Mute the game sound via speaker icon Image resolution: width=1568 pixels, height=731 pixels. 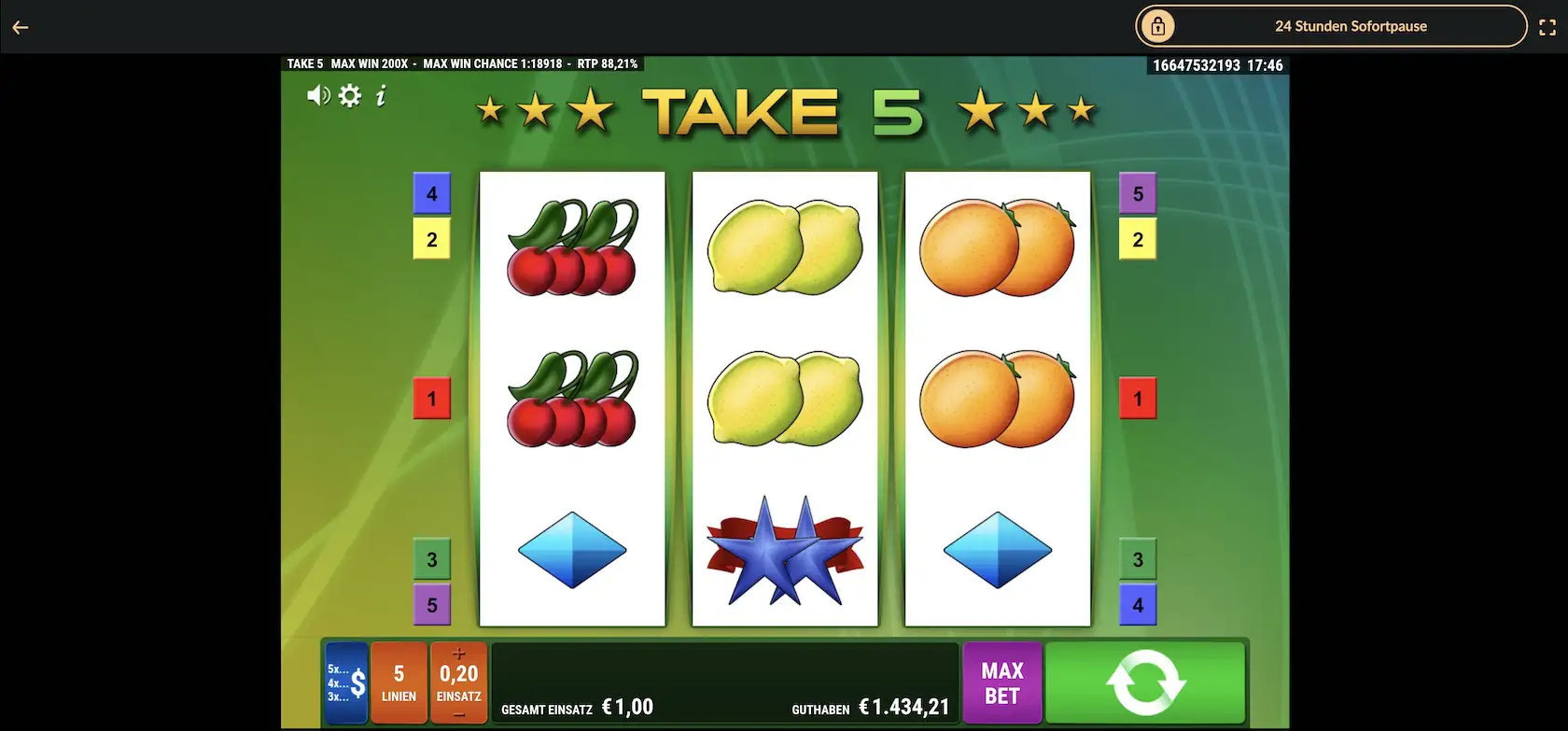tap(317, 95)
